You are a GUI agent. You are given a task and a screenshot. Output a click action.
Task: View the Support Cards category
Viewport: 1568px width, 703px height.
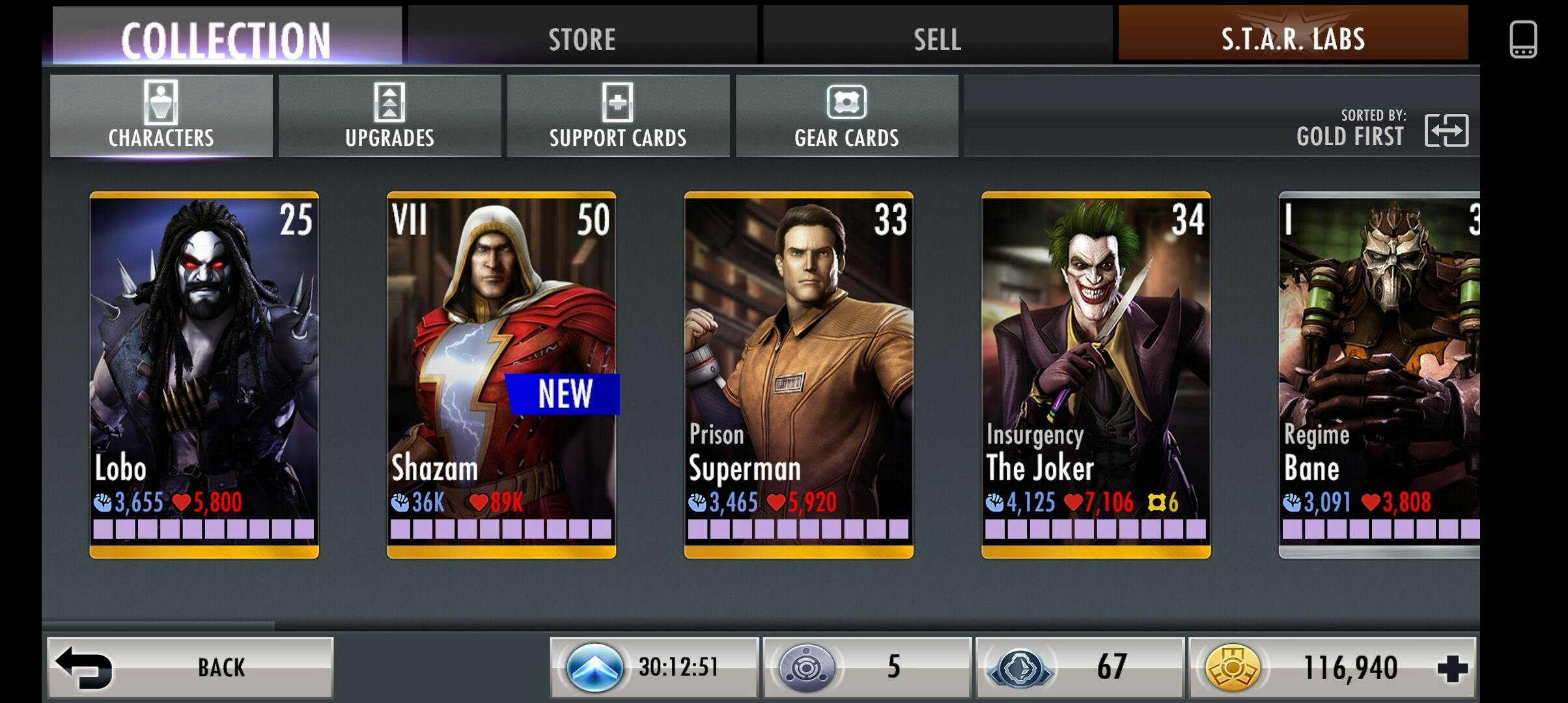pyautogui.click(x=618, y=116)
